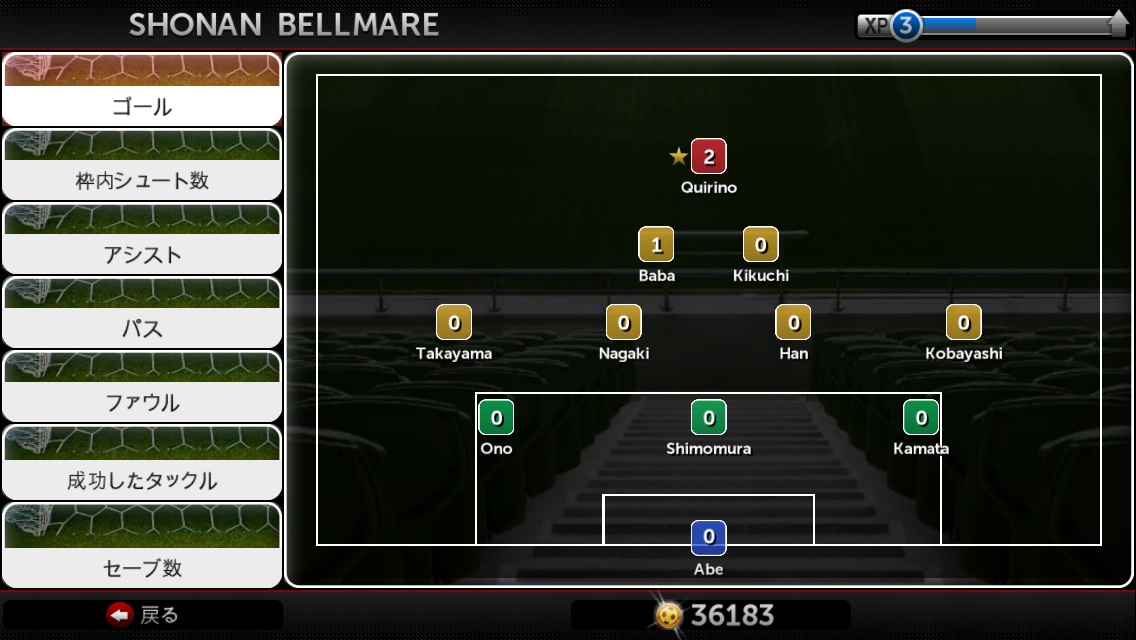View 成功したタックル stats

tap(142, 463)
